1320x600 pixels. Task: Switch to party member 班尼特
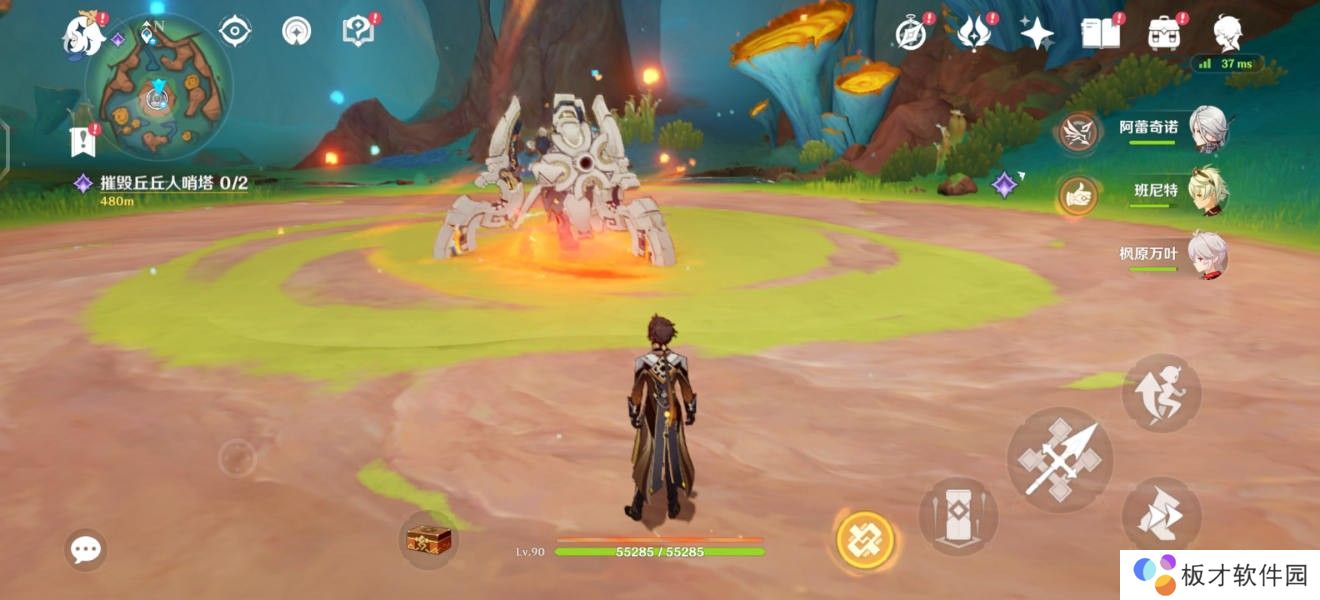(1208, 190)
